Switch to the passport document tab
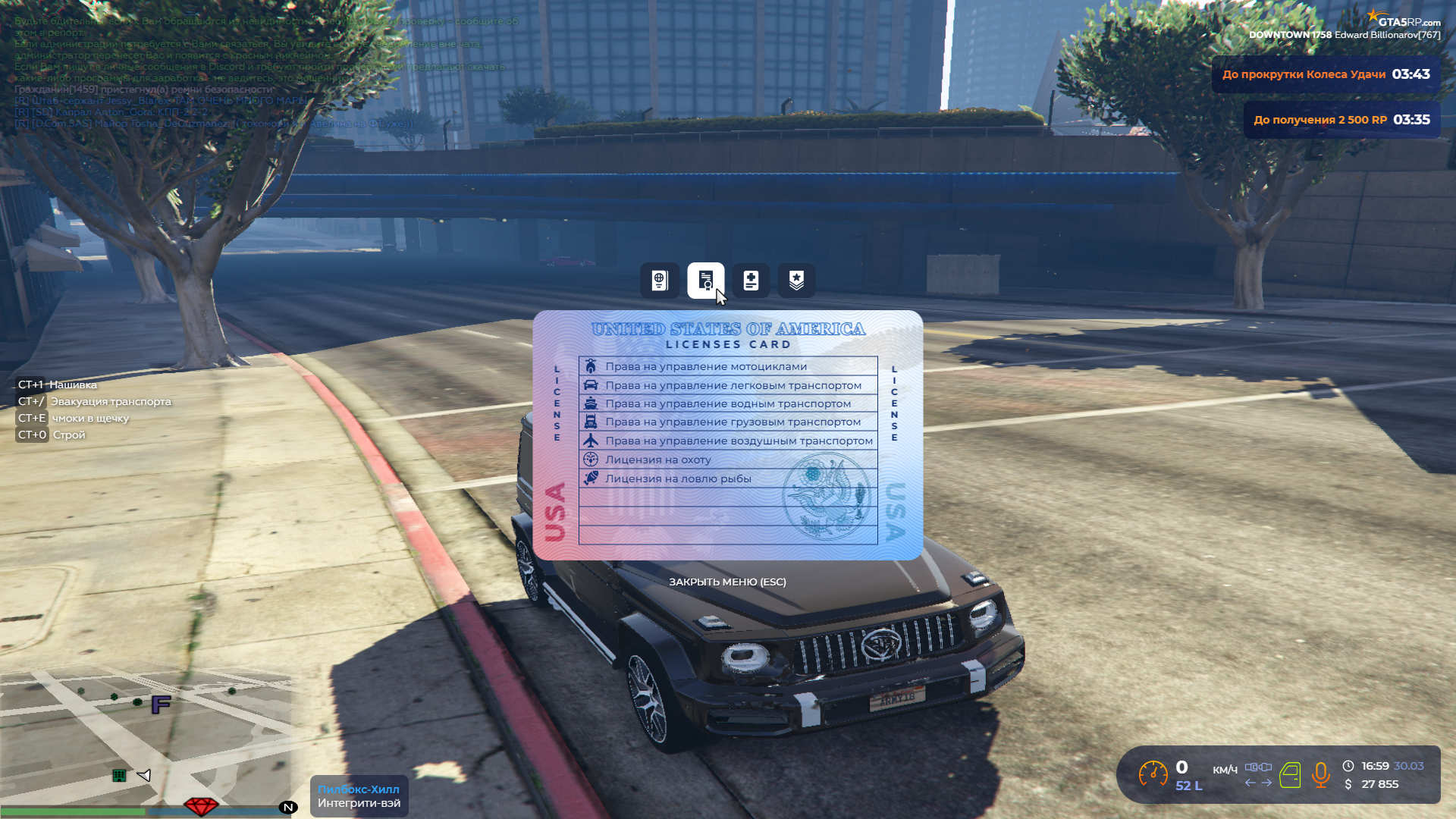 pos(659,281)
